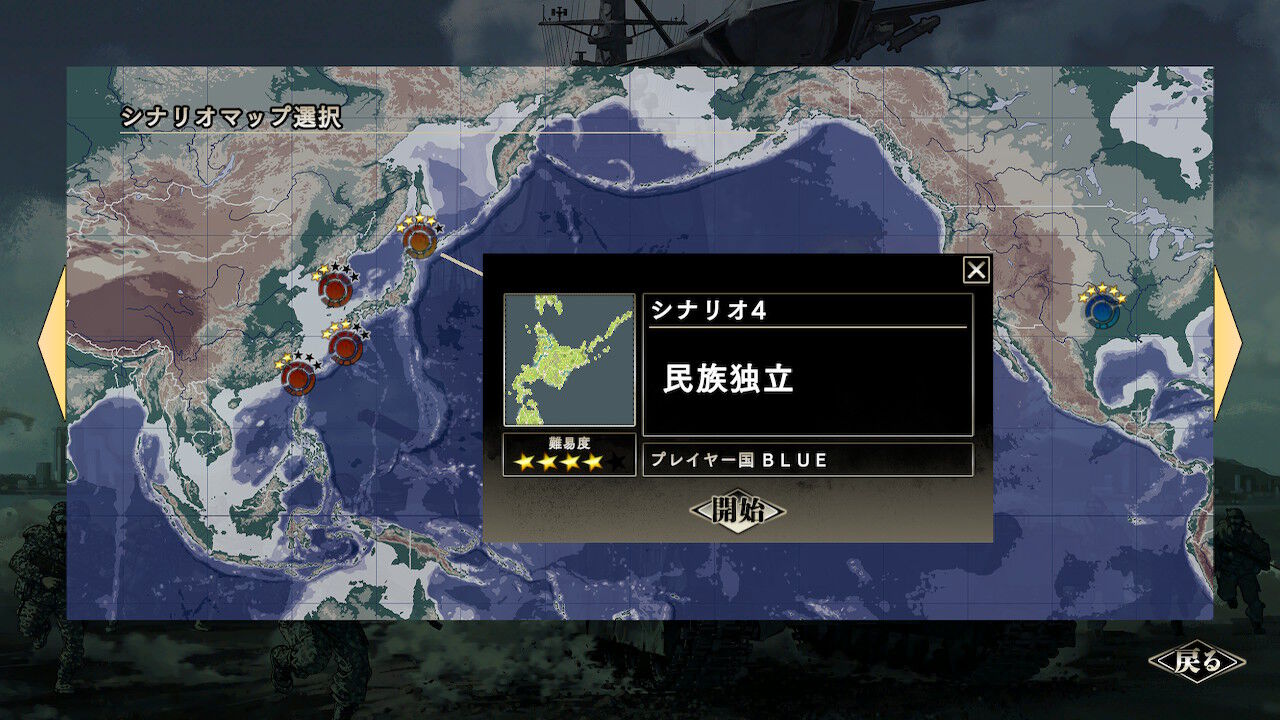Image resolution: width=1280 pixels, height=720 pixels.
Task: Click the red scenario marker near Taiwan
Action: pos(297,378)
